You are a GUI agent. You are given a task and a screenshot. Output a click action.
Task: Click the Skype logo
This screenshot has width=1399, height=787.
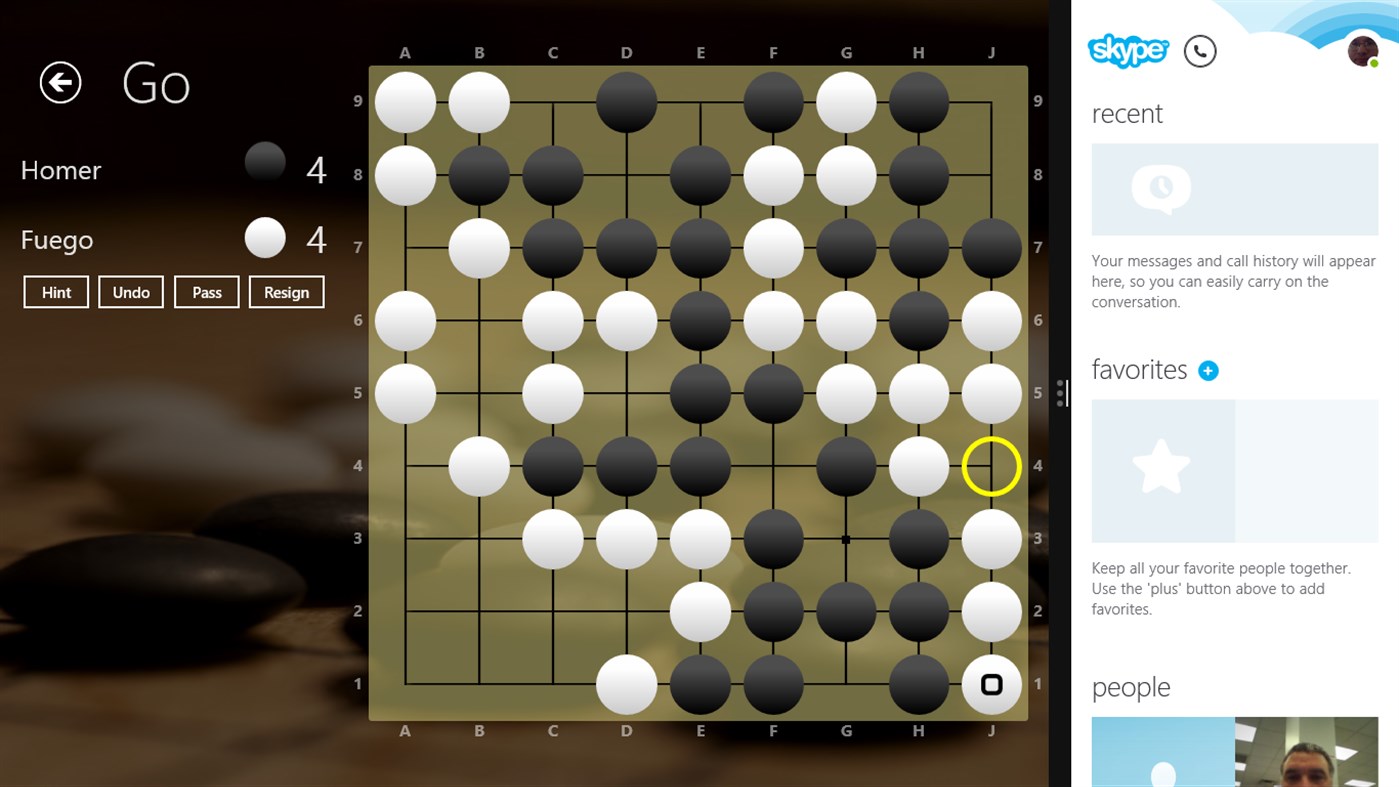1128,51
